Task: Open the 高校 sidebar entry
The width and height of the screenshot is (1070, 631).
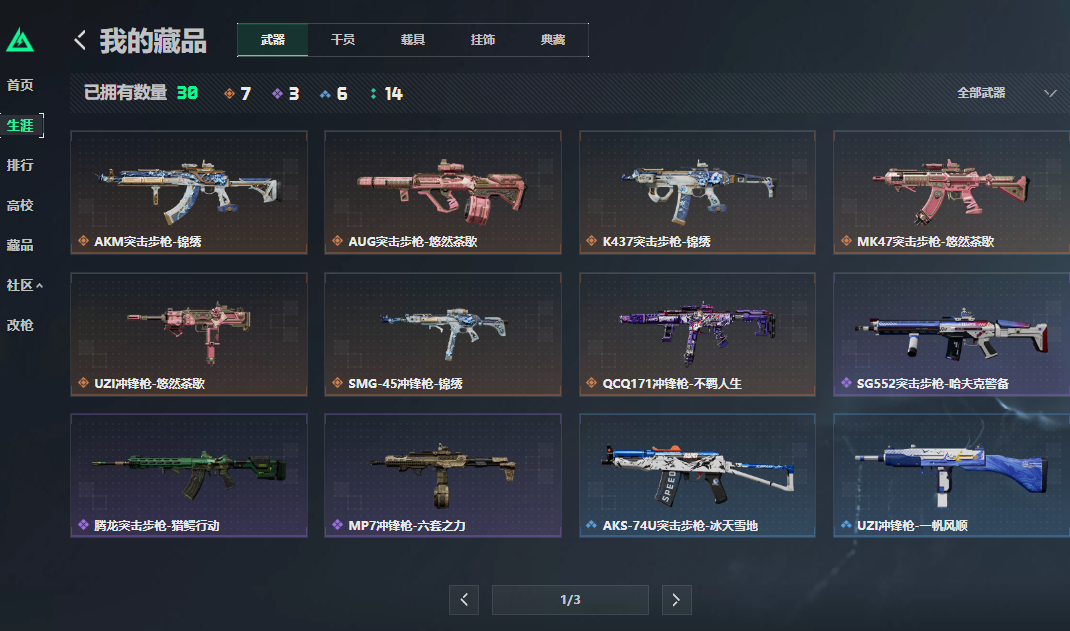Action: pyautogui.click(x=20, y=205)
